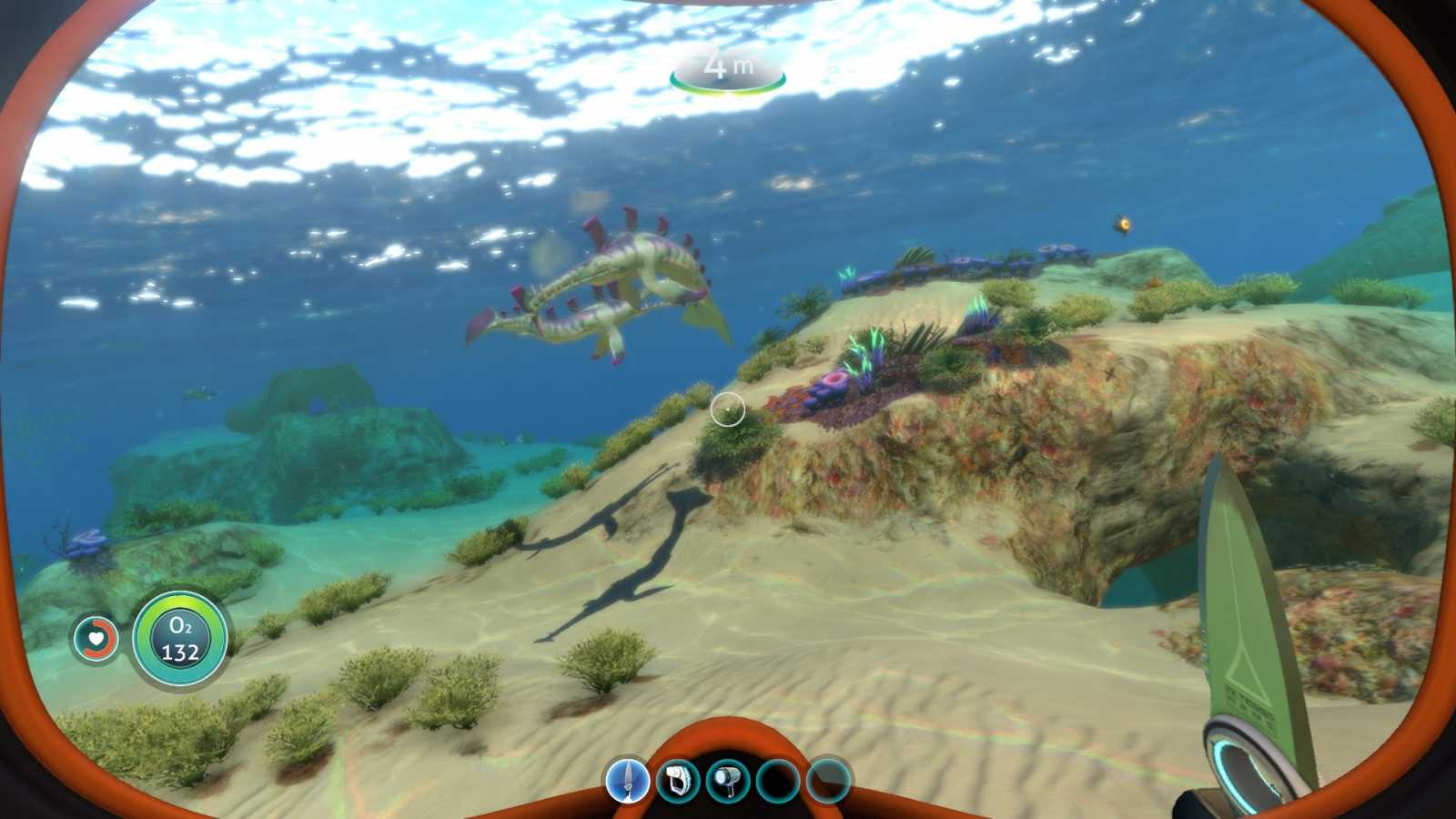This screenshot has width=1456, height=819.
Task: Expand the oxygen gauge details
Action: 179,638
